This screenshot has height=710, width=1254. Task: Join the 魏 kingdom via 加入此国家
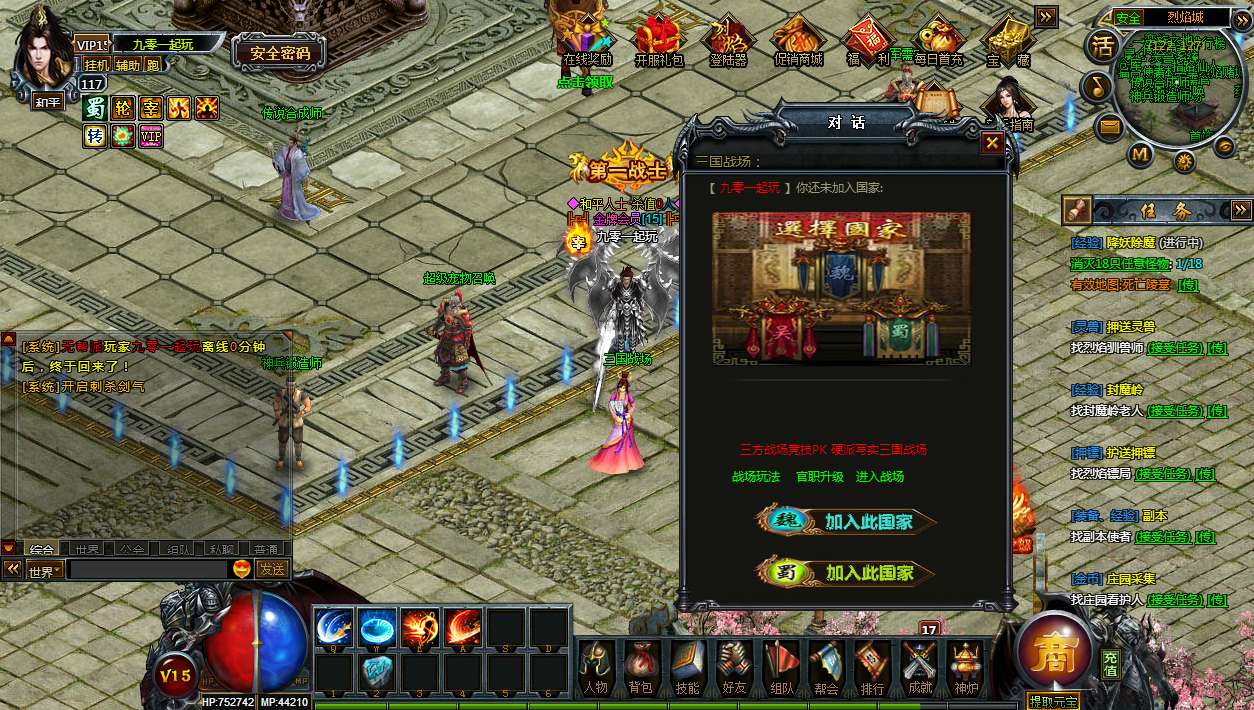pyautogui.click(x=846, y=522)
